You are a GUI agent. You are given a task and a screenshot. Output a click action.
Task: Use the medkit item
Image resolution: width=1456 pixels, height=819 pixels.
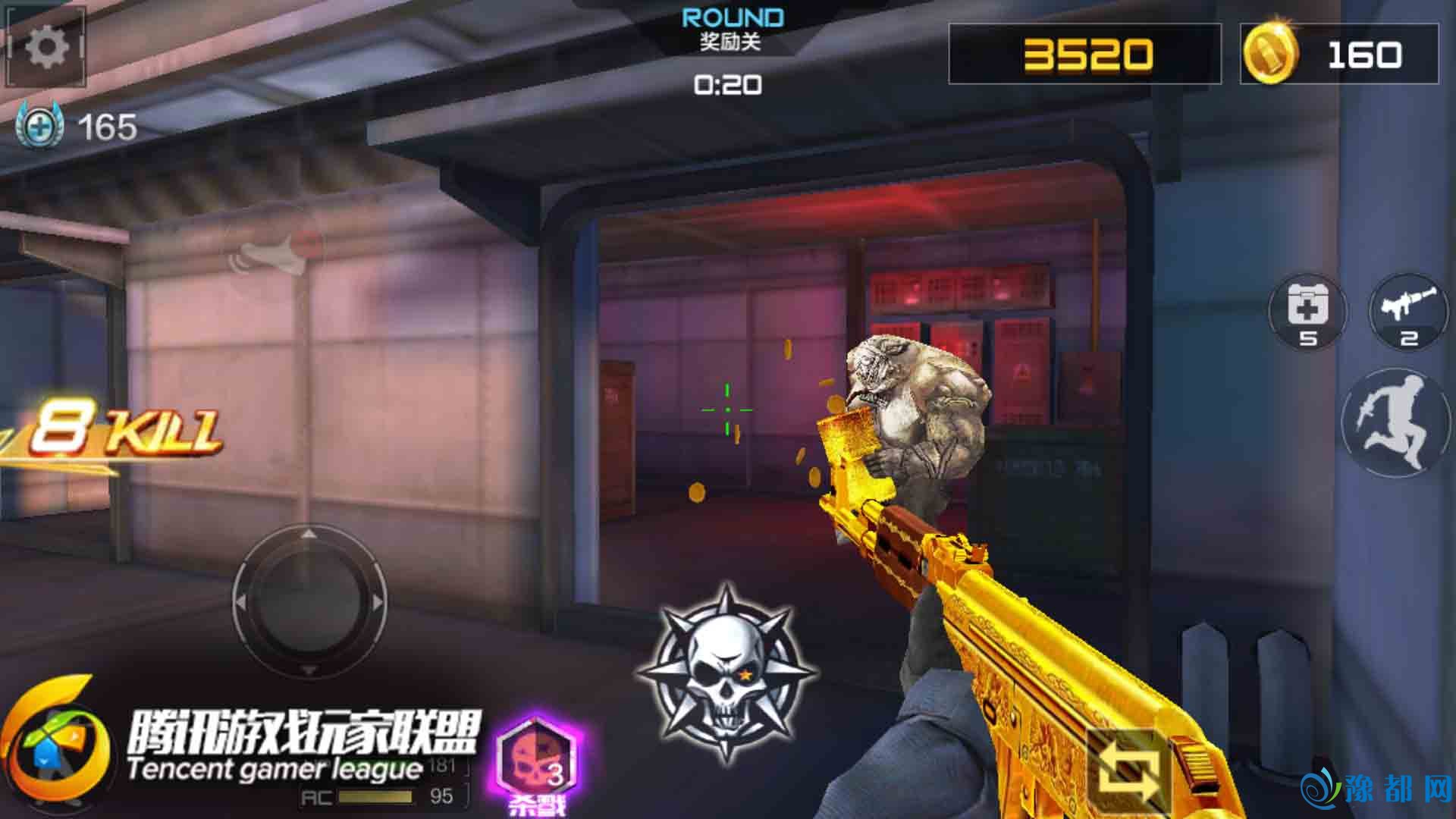click(x=1307, y=312)
